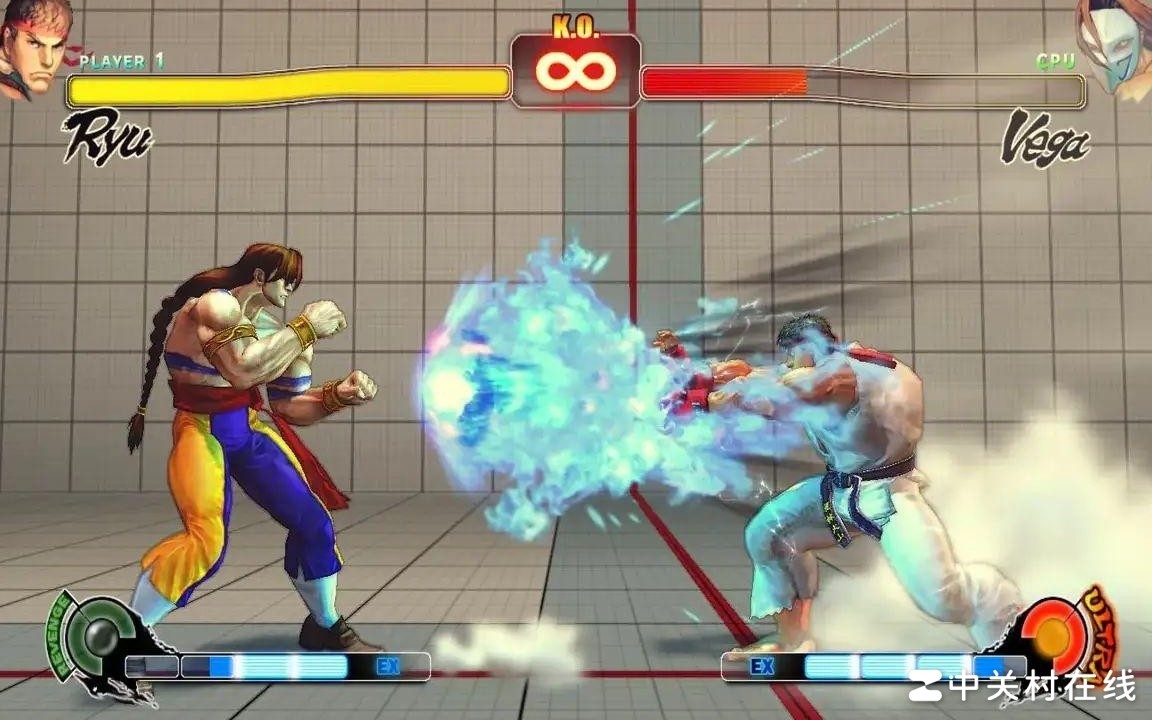Click the green Revenge gauge icon
Screen dimensions: 1152x720
100,636
